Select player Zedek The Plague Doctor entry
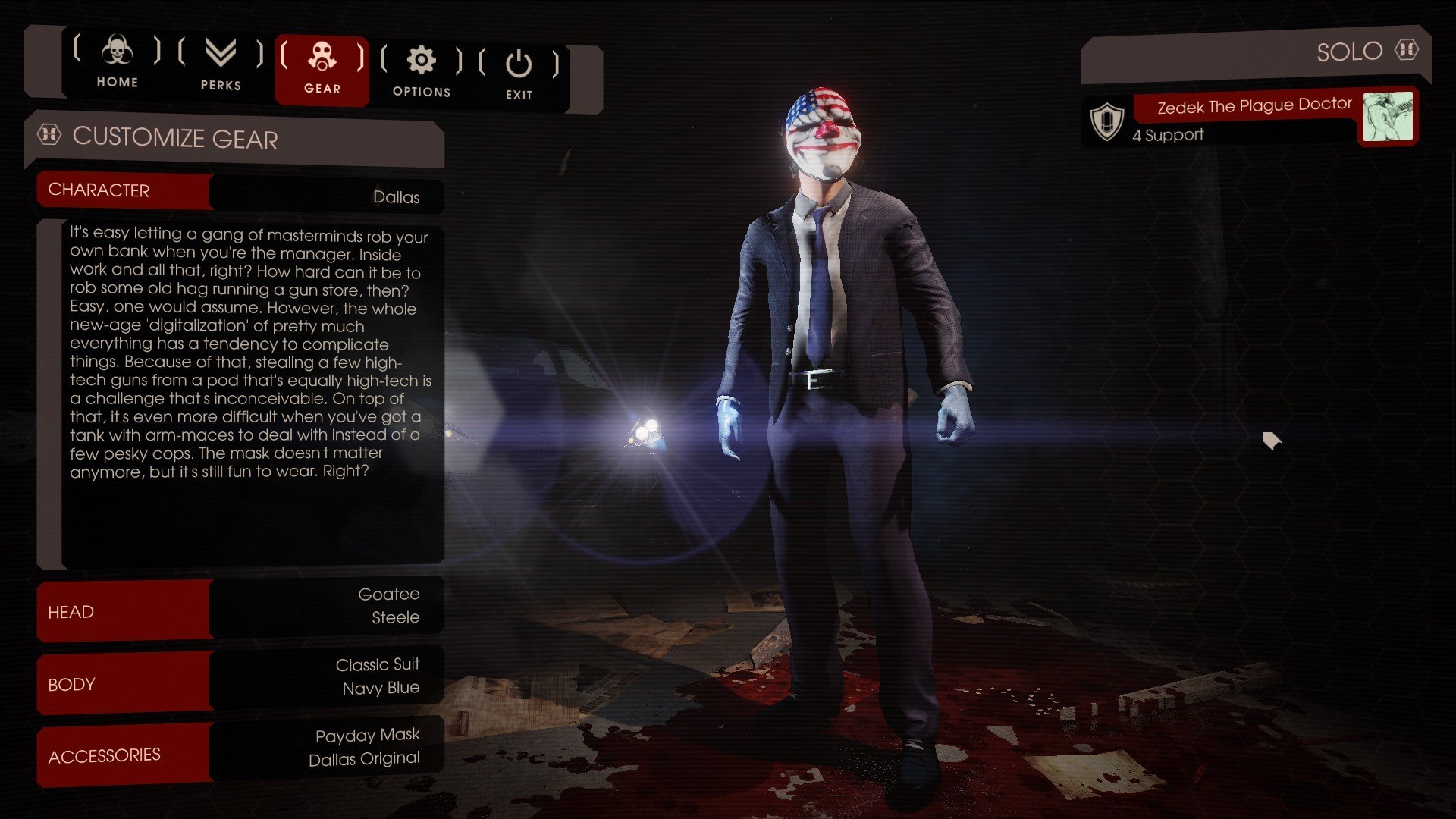 (x=1253, y=106)
